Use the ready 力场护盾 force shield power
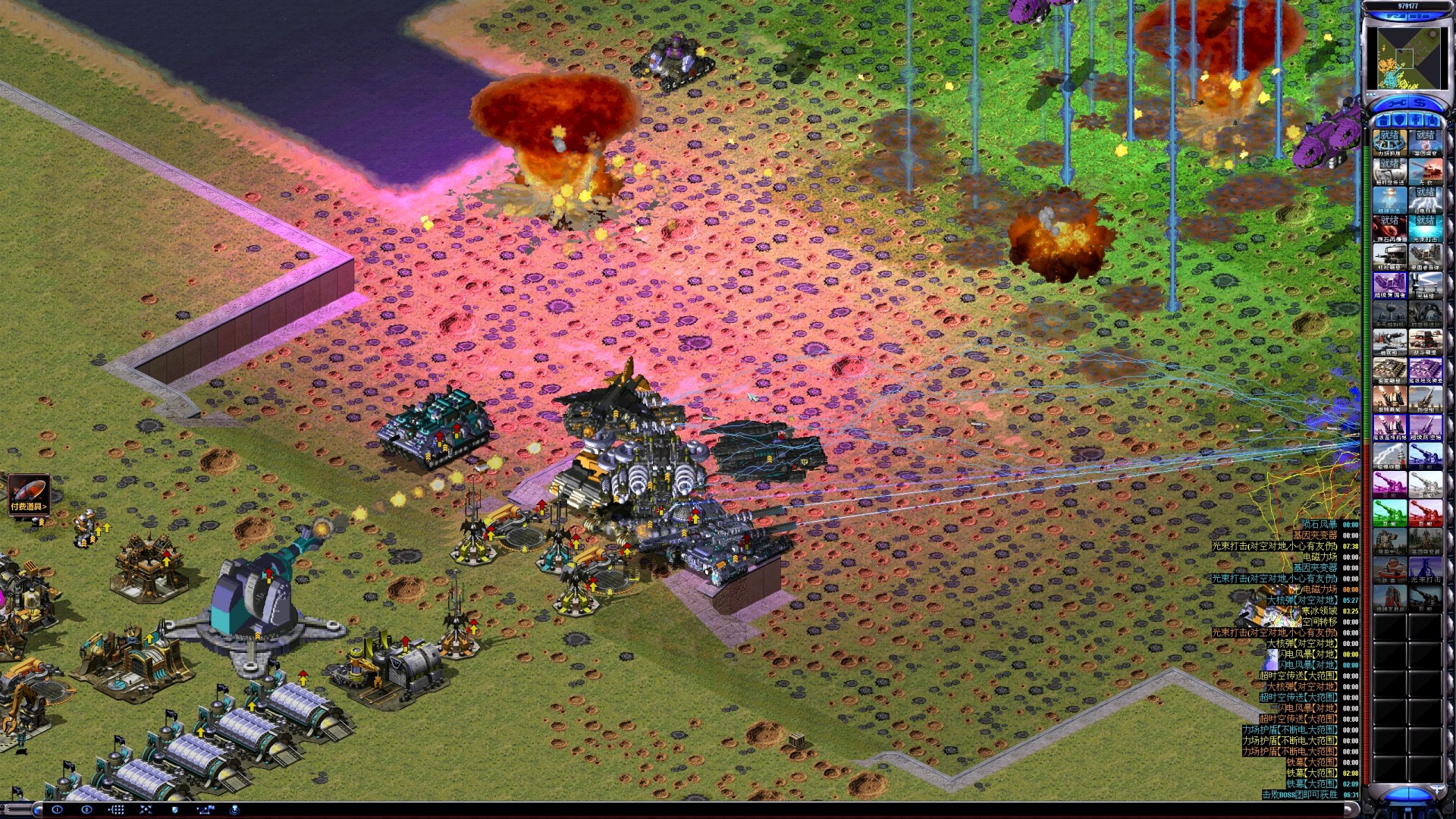Screen dimensions: 1456x819 1389,142
